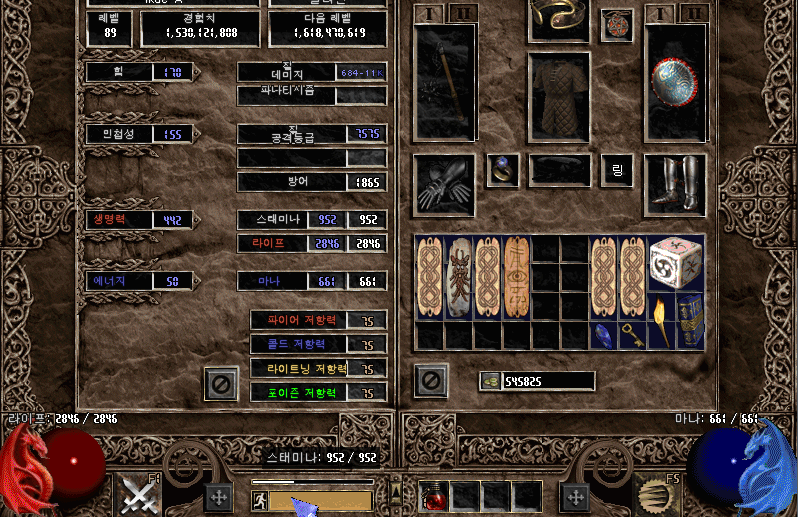Select the equipped belt slot
Screen dimensions: 798x517
559,171
